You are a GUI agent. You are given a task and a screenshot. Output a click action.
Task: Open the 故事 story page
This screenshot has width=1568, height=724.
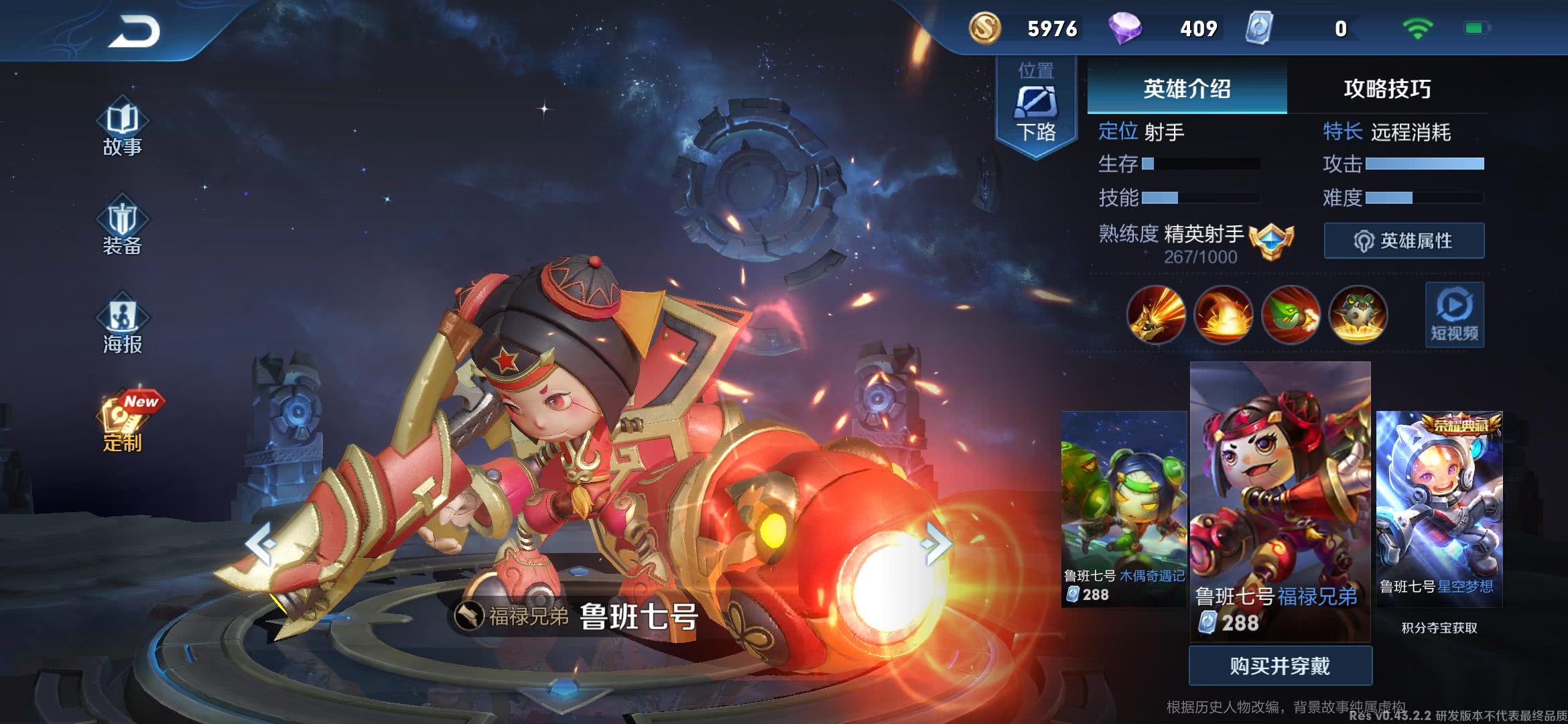[x=122, y=129]
